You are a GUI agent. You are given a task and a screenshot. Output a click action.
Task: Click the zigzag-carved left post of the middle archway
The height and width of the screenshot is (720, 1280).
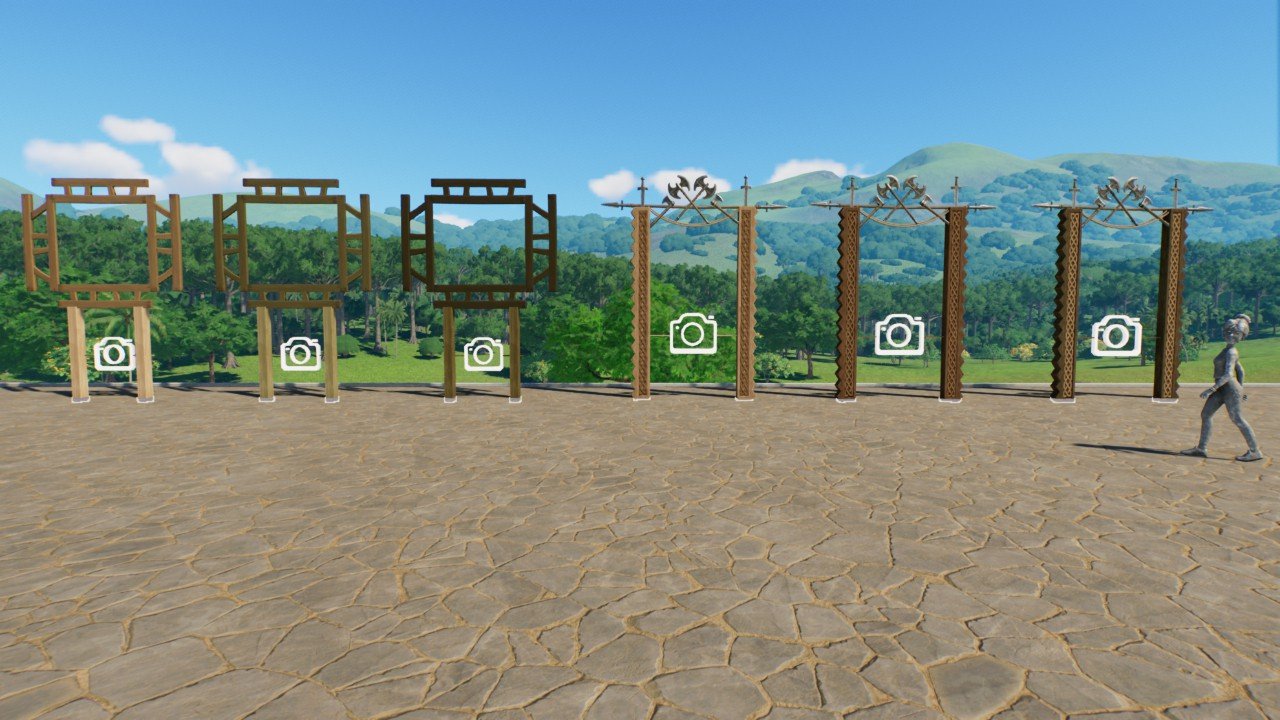pyautogui.click(x=848, y=300)
